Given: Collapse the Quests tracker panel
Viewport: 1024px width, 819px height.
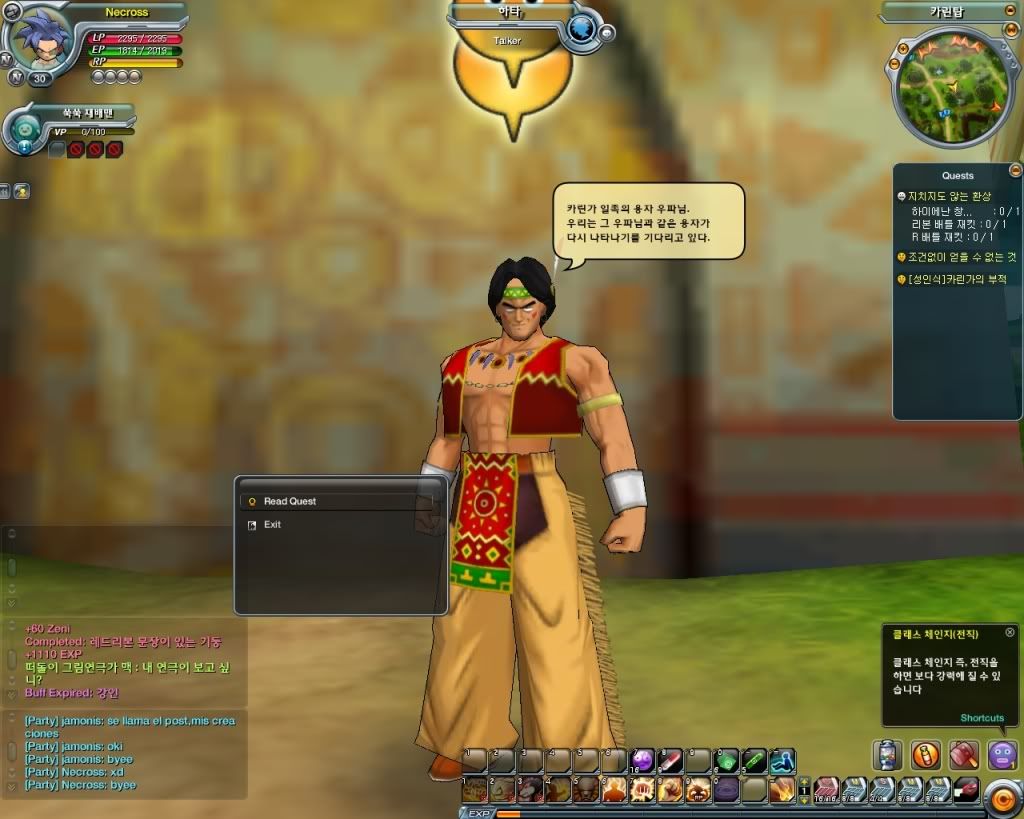Looking at the screenshot, I should (1016, 170).
